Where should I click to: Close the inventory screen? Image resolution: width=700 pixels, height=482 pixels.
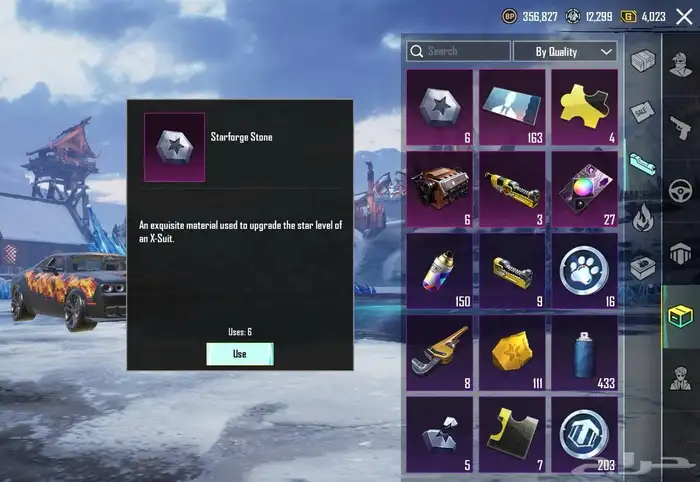tap(684, 16)
